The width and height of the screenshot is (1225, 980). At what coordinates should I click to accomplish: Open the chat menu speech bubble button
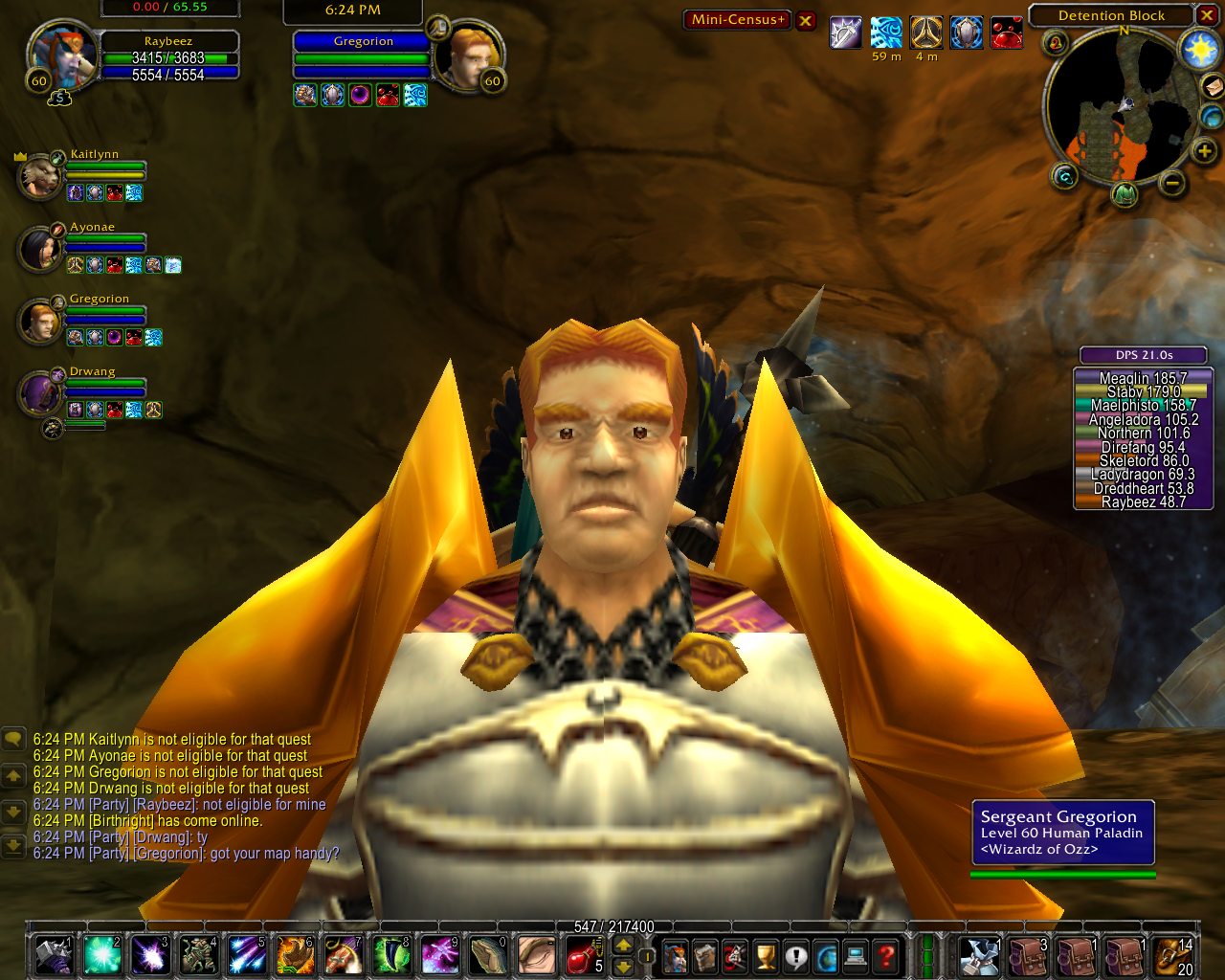(x=13, y=739)
